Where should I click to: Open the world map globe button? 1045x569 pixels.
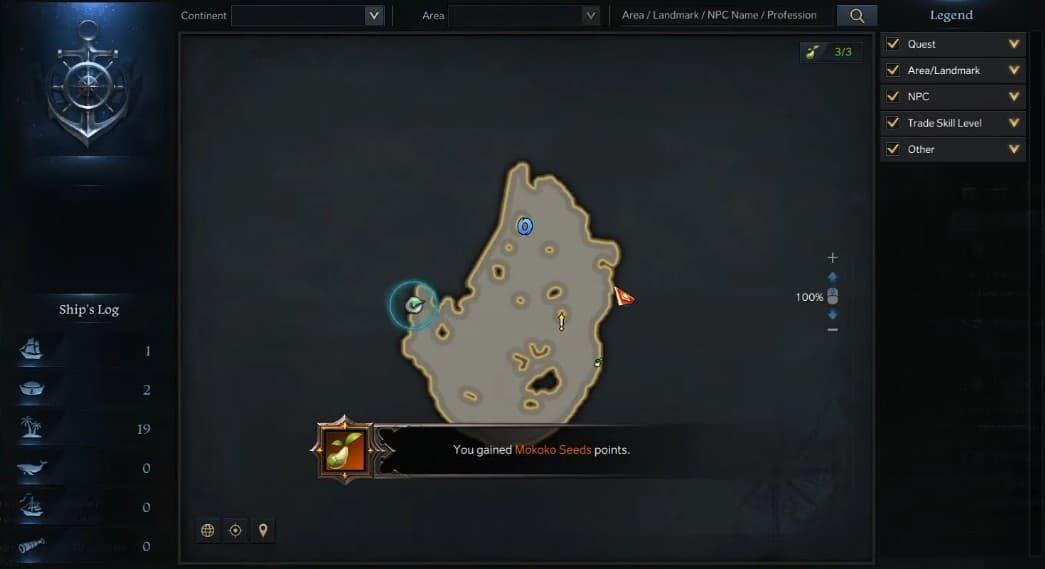tap(208, 530)
